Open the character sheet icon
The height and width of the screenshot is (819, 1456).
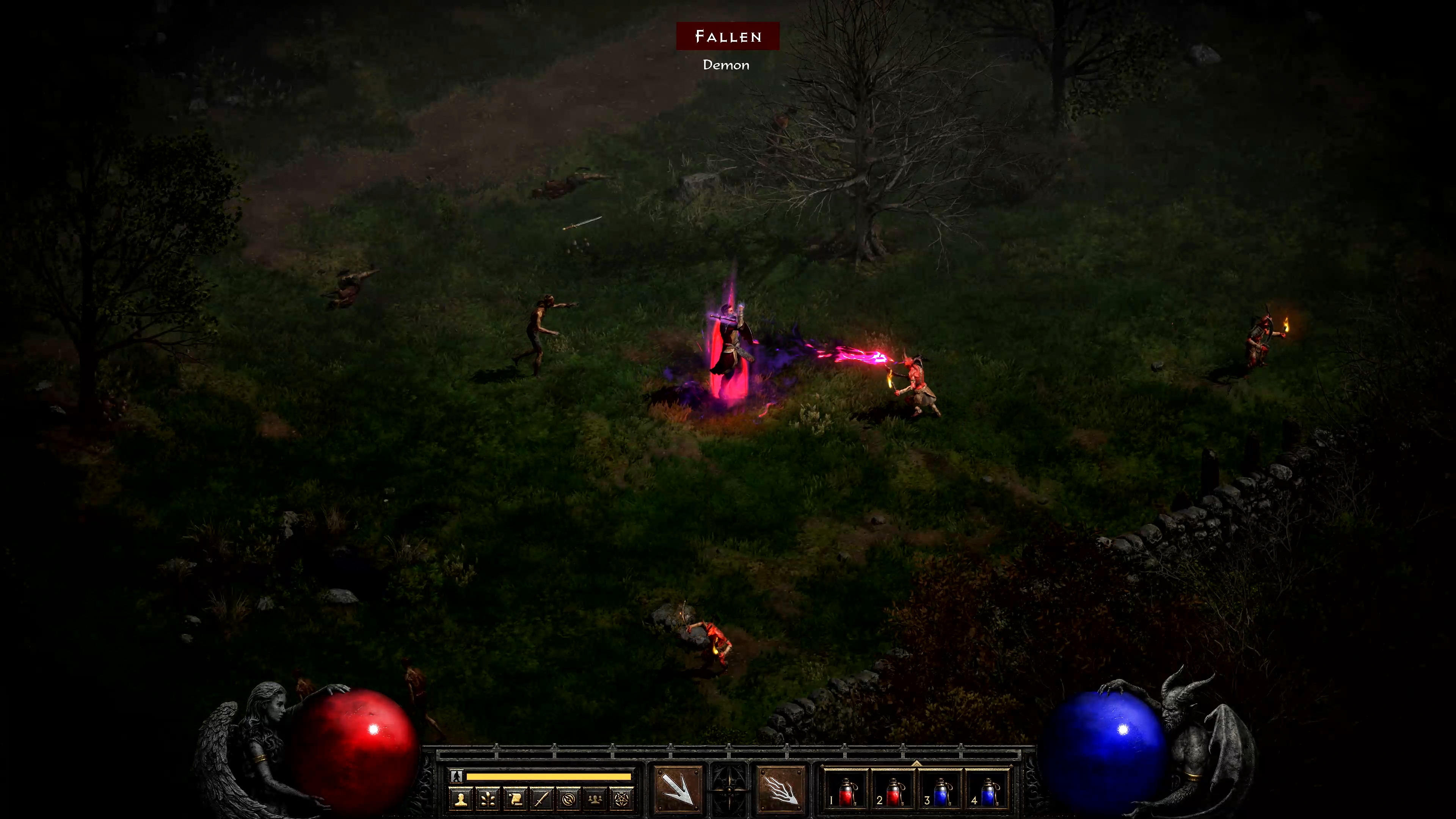[461, 799]
